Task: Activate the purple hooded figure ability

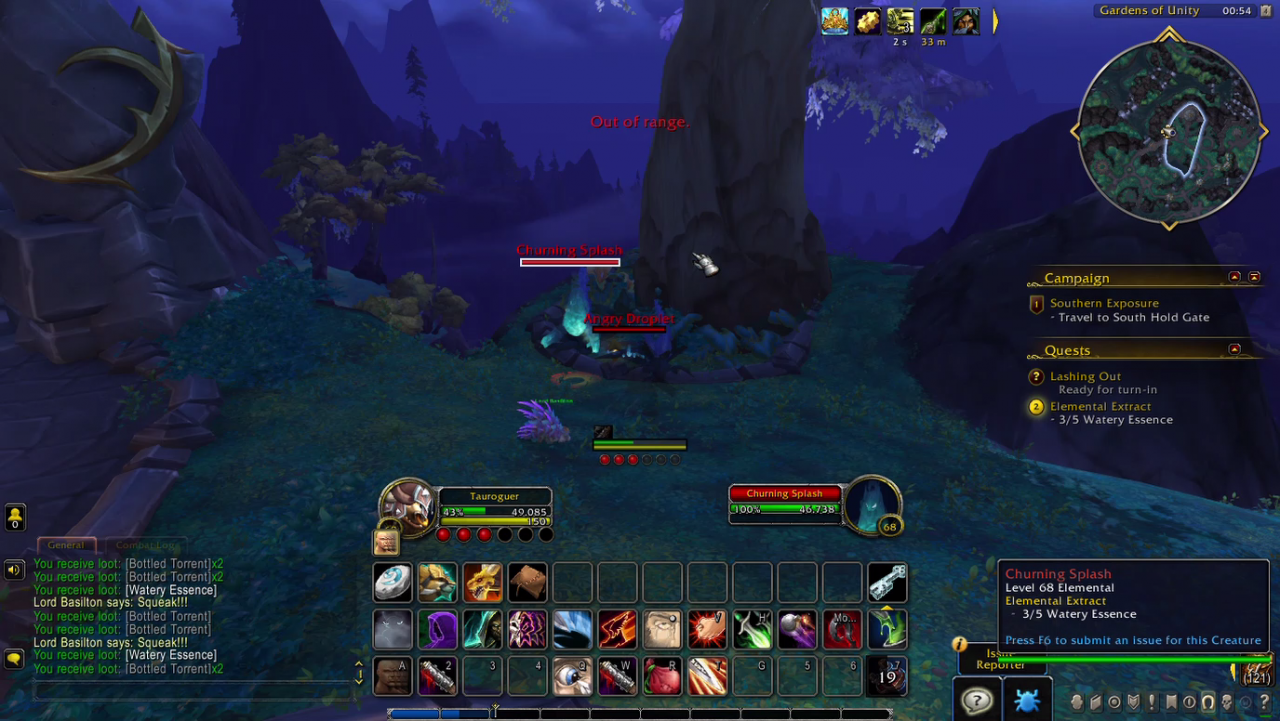Action: coord(437,630)
